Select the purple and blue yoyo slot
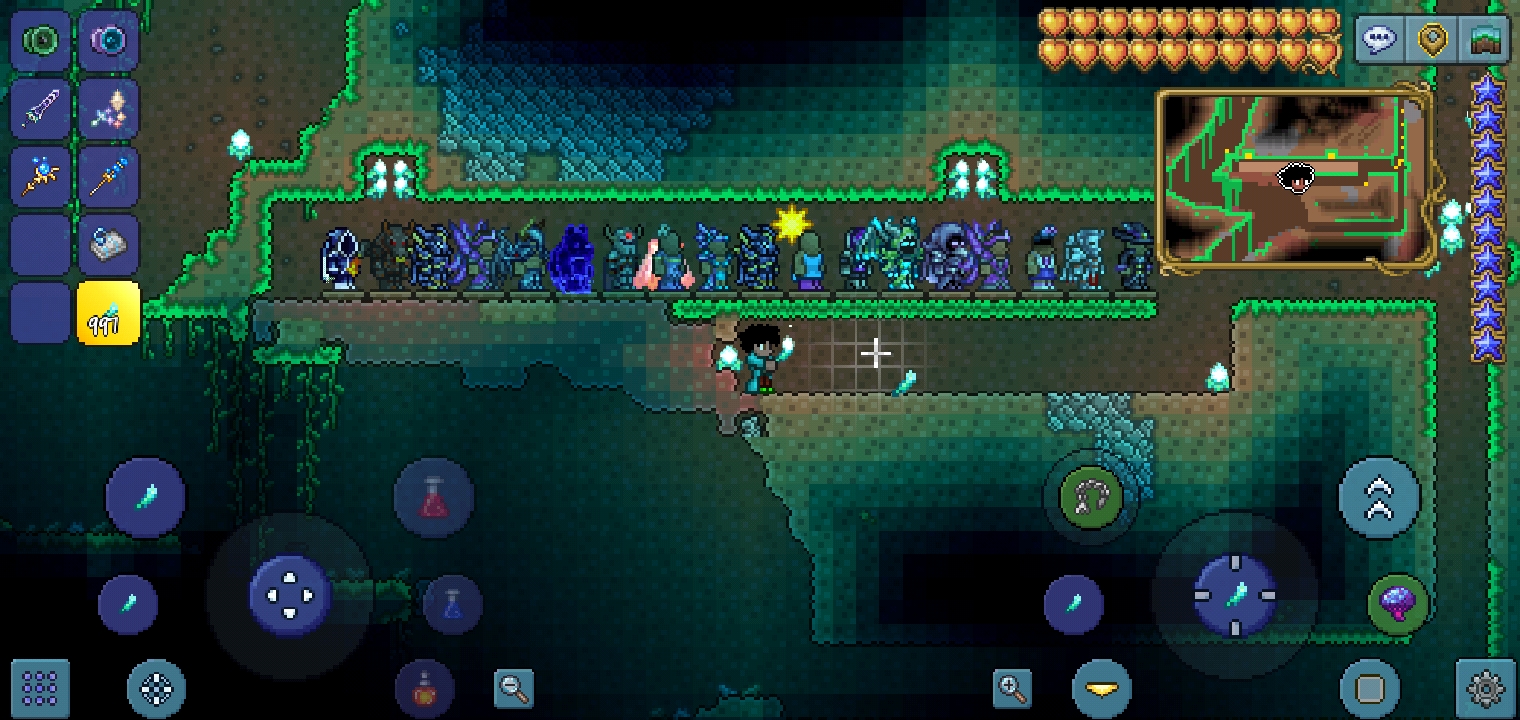This screenshot has height=720, width=1520. coord(108,41)
